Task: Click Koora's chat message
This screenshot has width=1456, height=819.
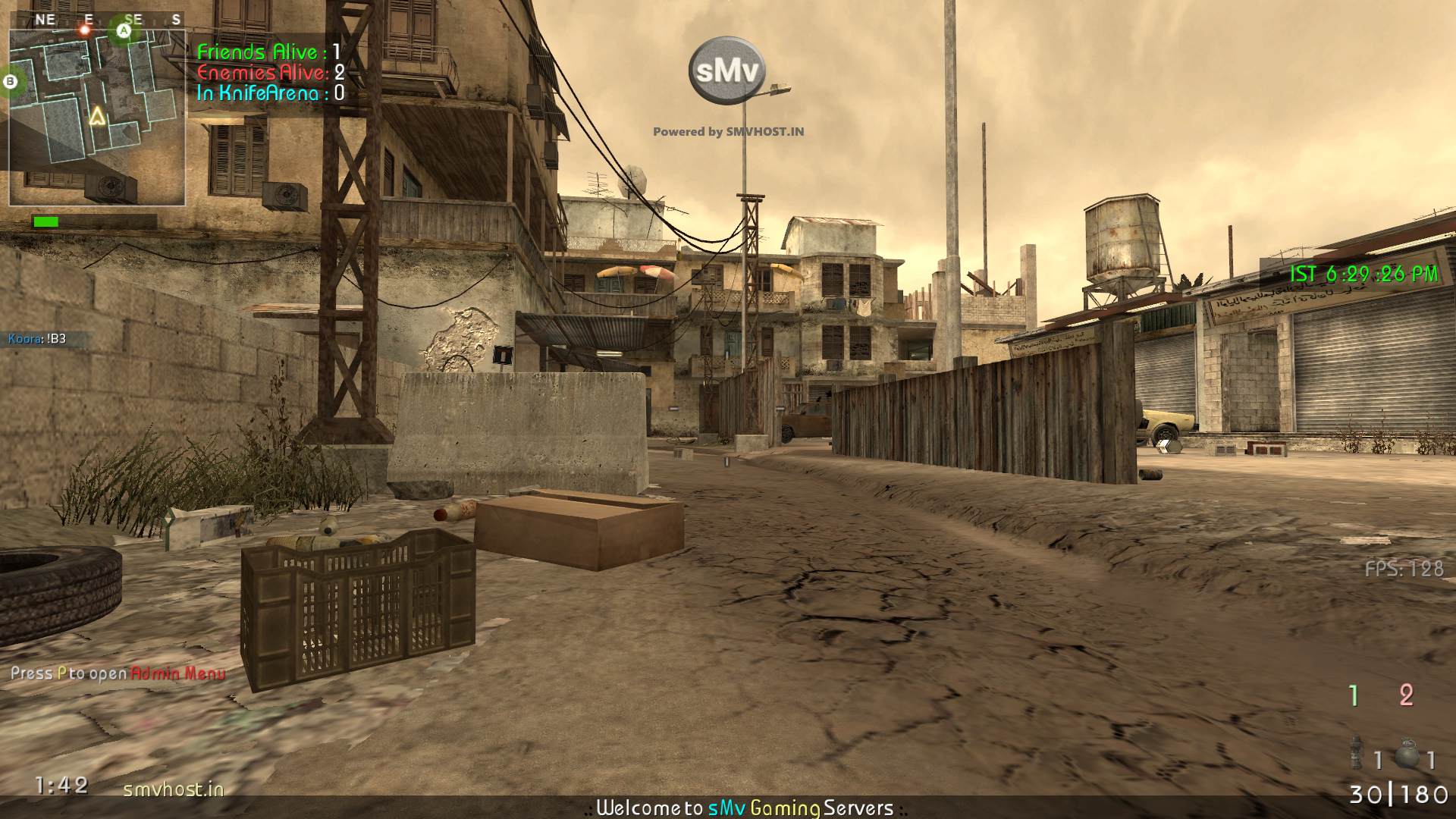Action: pyautogui.click(x=38, y=339)
